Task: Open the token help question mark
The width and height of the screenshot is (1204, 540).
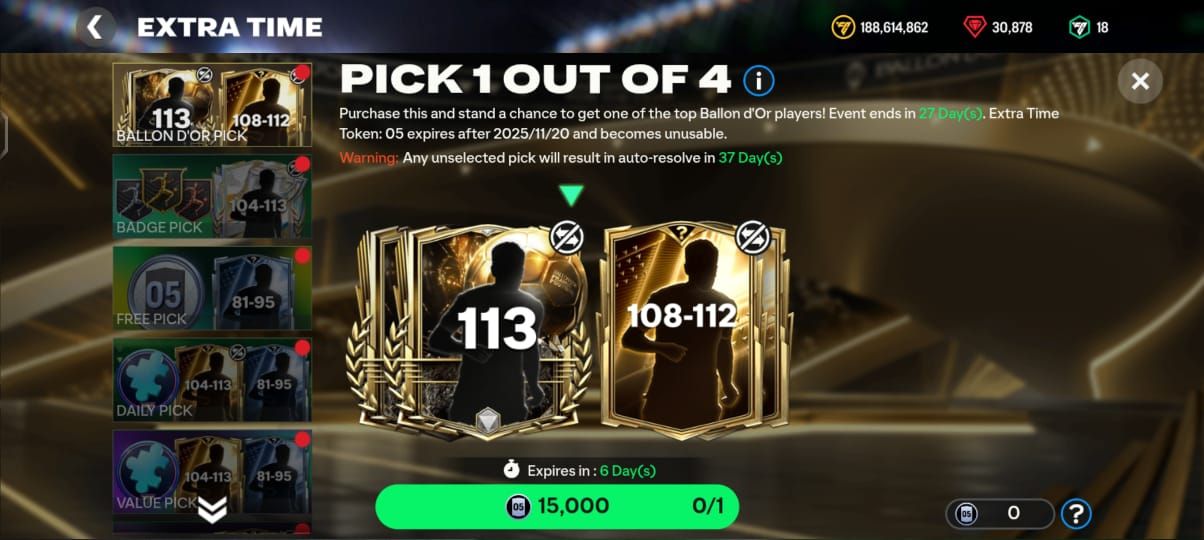Action: 1076,514
